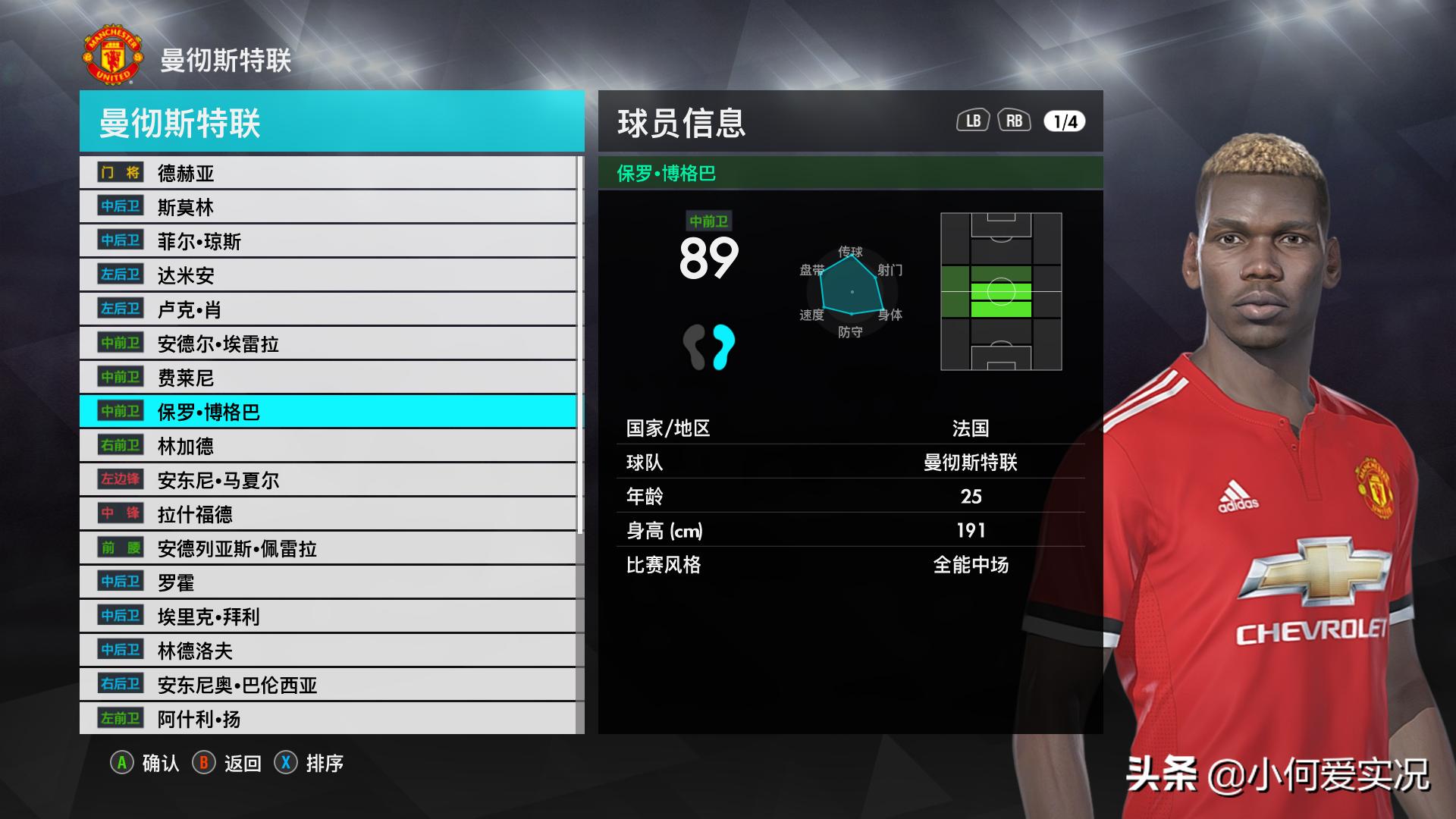Select left back 卢克•肖

[328, 309]
